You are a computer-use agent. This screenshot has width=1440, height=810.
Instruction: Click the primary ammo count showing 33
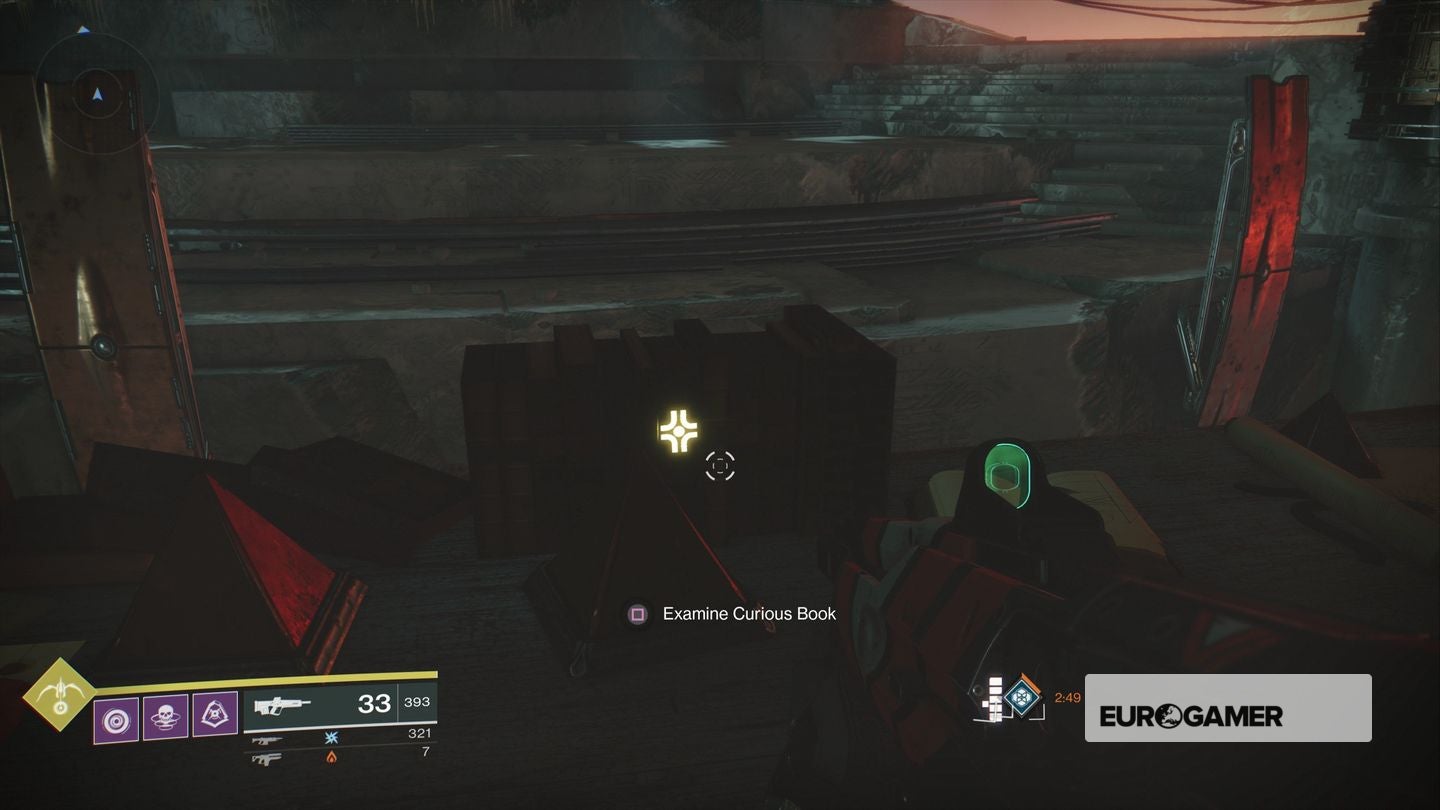click(x=375, y=702)
